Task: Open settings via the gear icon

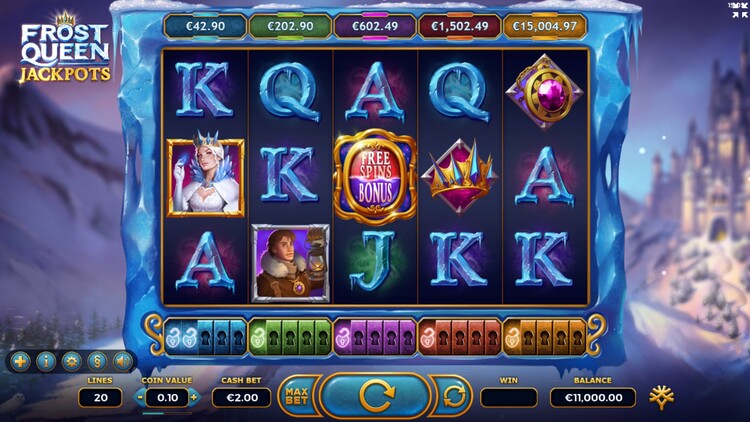Action: point(71,361)
